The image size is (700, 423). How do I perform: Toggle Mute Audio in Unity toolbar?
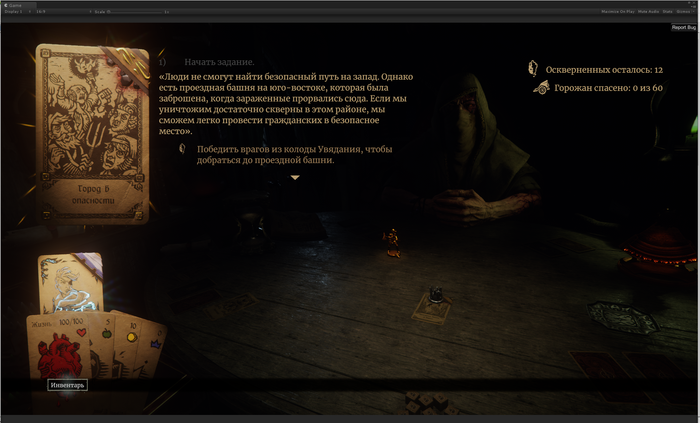click(647, 11)
